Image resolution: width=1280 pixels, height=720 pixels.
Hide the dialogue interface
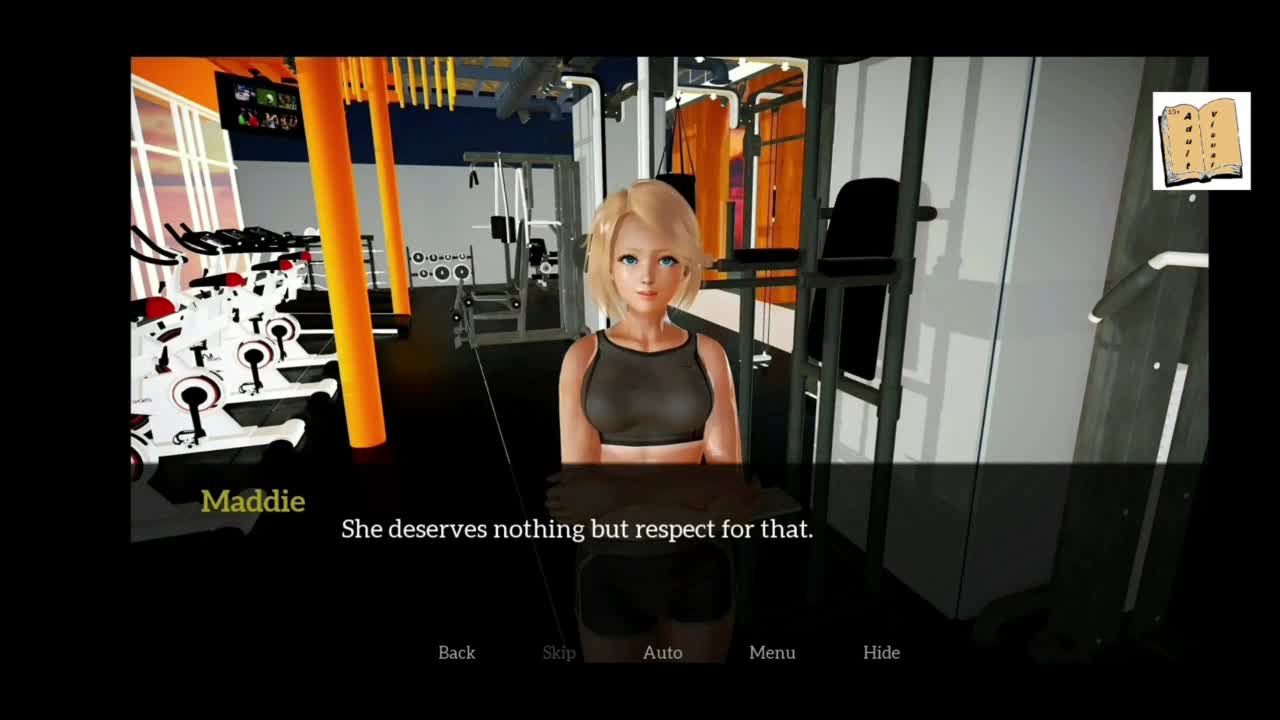click(x=881, y=653)
